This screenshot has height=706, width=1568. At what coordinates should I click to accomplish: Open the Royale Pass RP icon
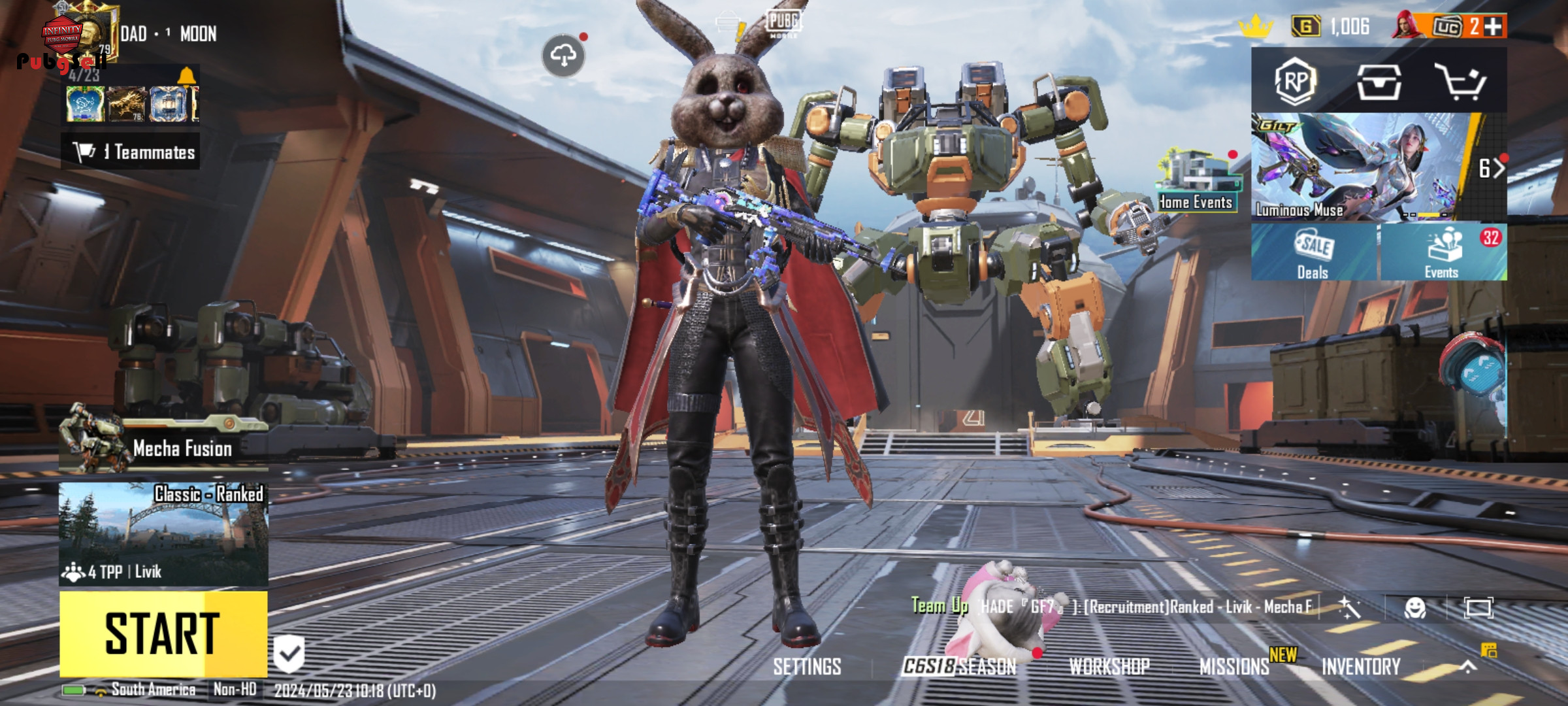[x=1295, y=82]
